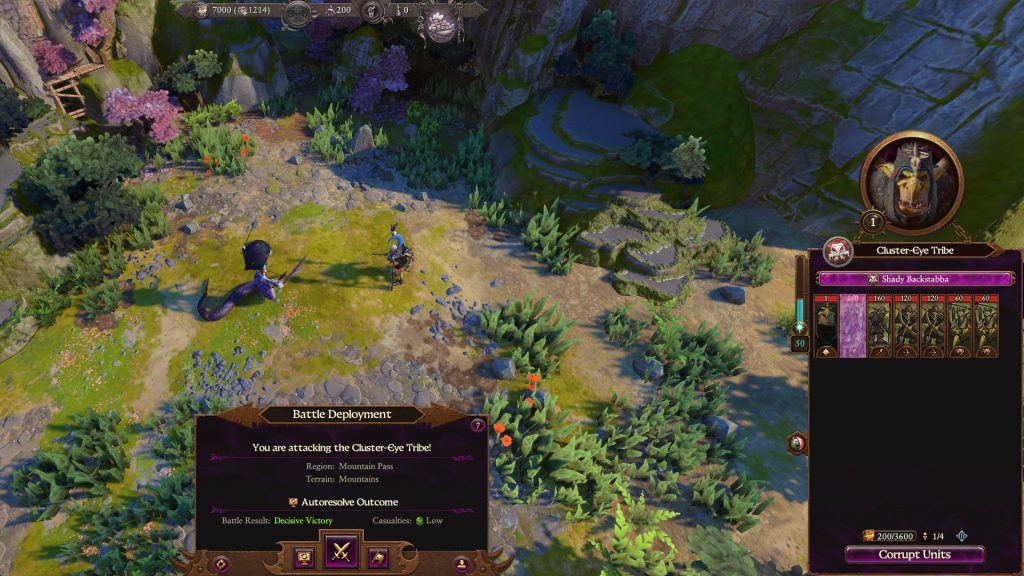This screenshot has height=576, width=1024.
Task: Open the Battle Deployment help question mark
Action: pyautogui.click(x=477, y=425)
